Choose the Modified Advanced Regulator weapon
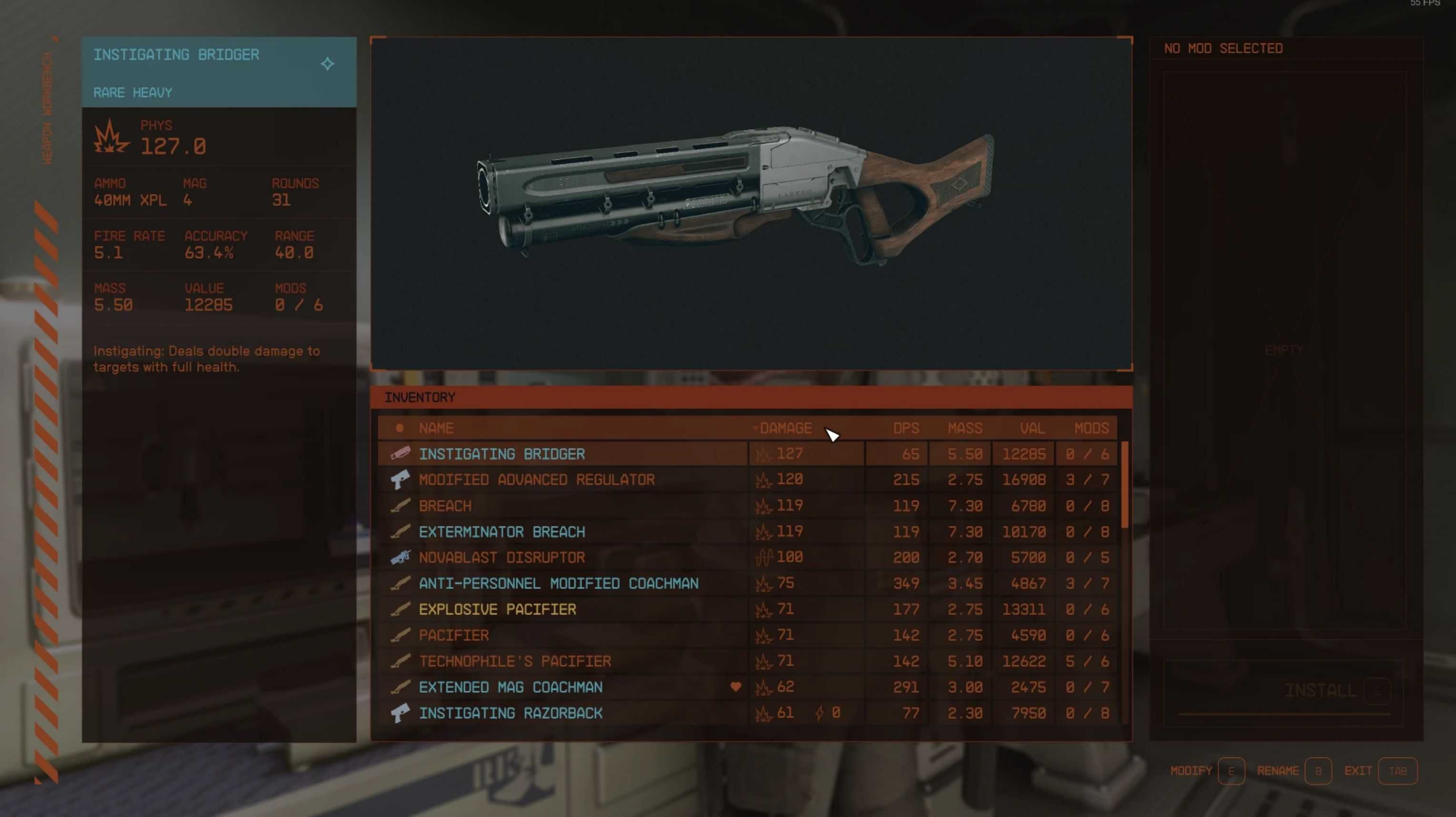Image resolution: width=1456 pixels, height=817 pixels. point(536,480)
